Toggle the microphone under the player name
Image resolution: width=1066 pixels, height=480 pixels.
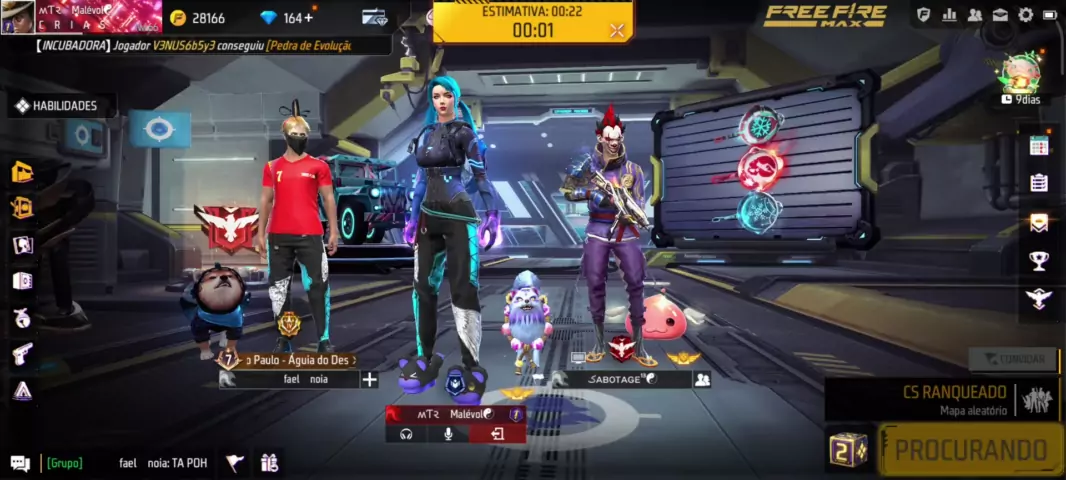point(449,434)
